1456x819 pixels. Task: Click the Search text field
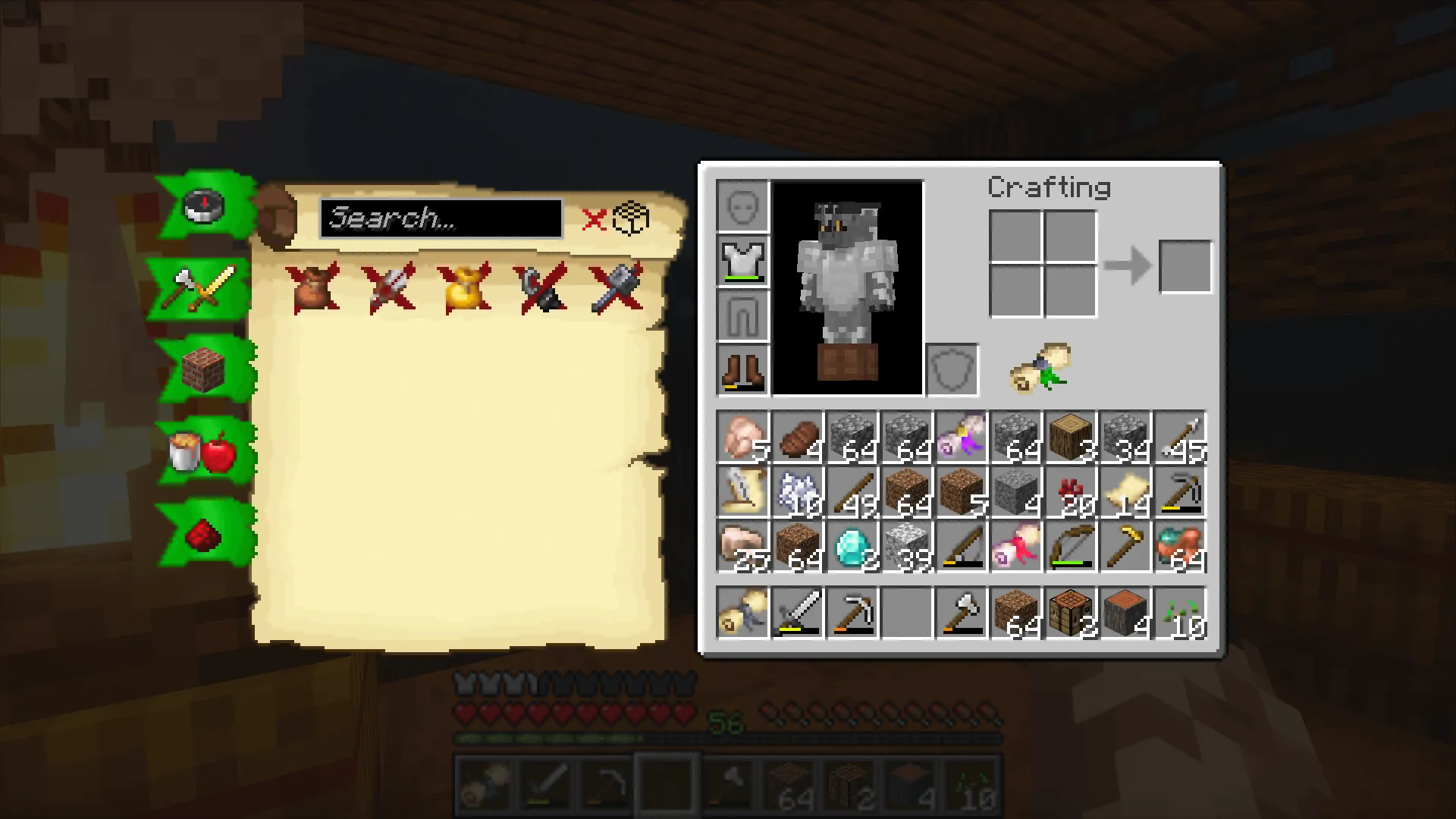point(442,221)
